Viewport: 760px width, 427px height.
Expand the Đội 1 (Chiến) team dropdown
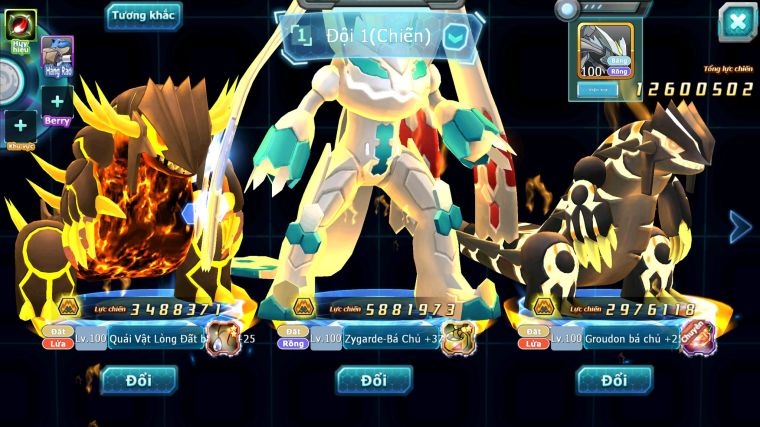[455, 37]
